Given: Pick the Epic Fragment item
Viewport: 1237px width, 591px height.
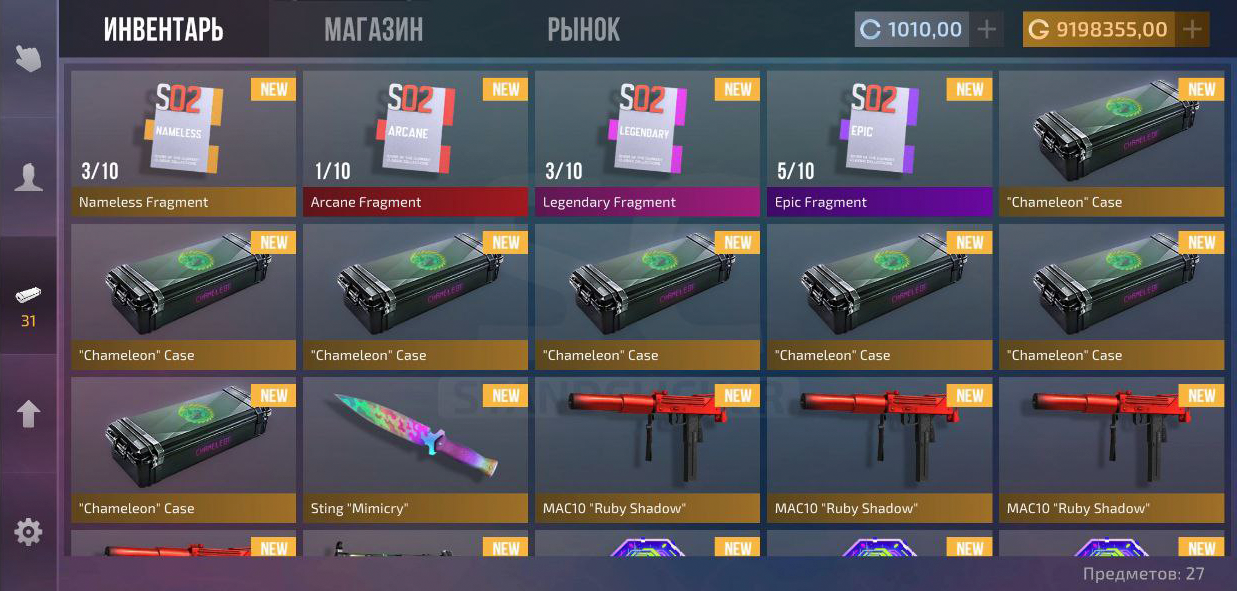Looking at the screenshot, I should pyautogui.click(x=880, y=143).
